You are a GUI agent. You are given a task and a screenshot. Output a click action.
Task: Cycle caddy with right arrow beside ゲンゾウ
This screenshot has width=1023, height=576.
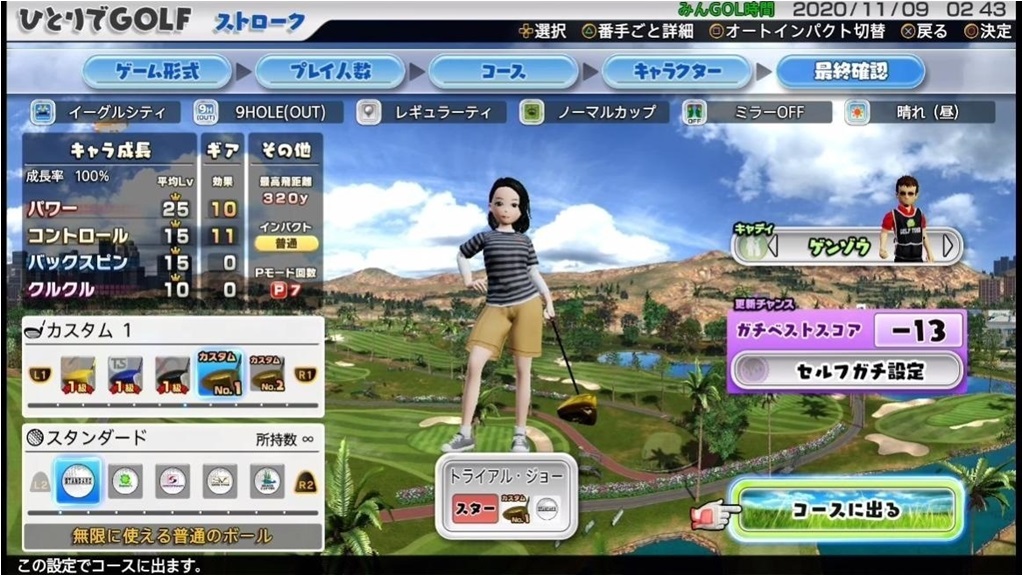[x=948, y=244]
